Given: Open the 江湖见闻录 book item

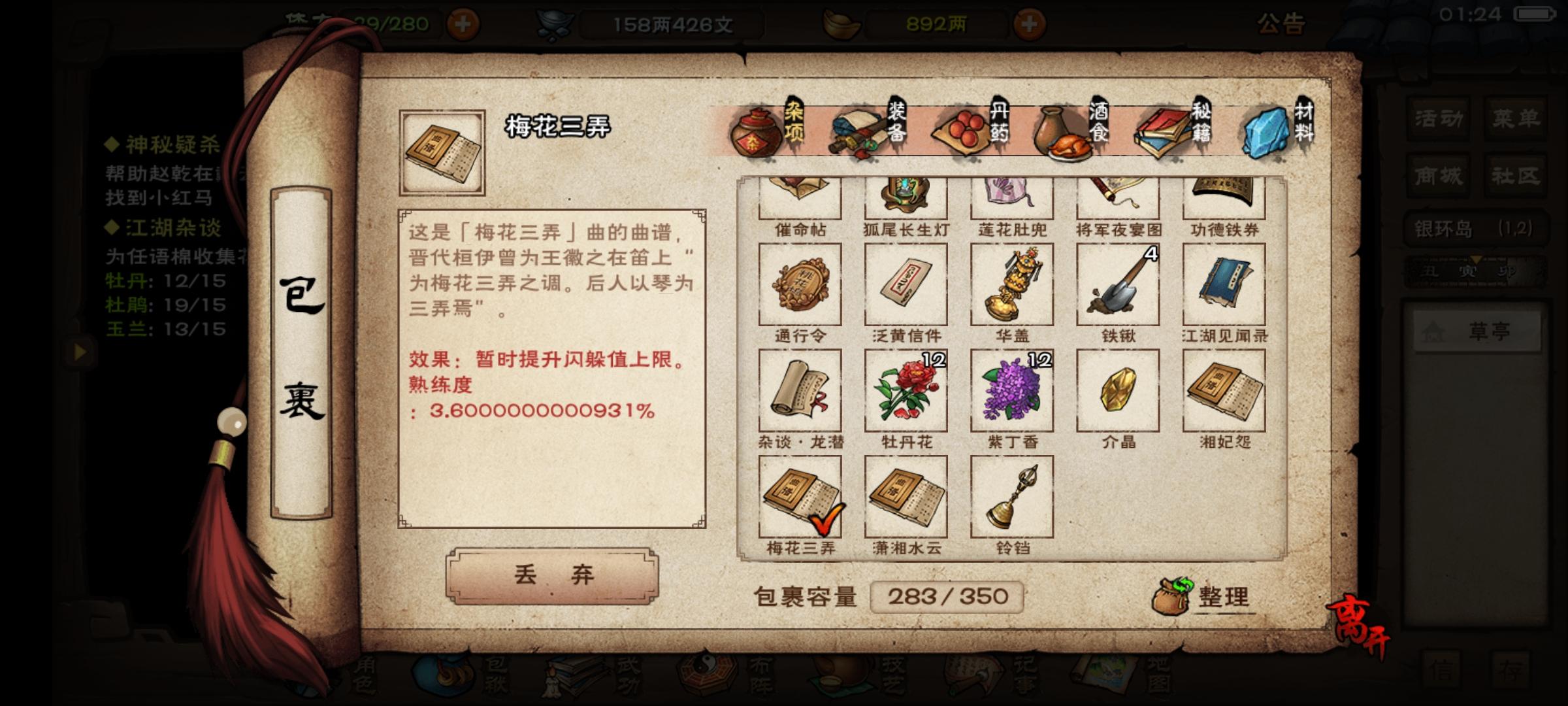Looking at the screenshot, I should (x=1224, y=284).
